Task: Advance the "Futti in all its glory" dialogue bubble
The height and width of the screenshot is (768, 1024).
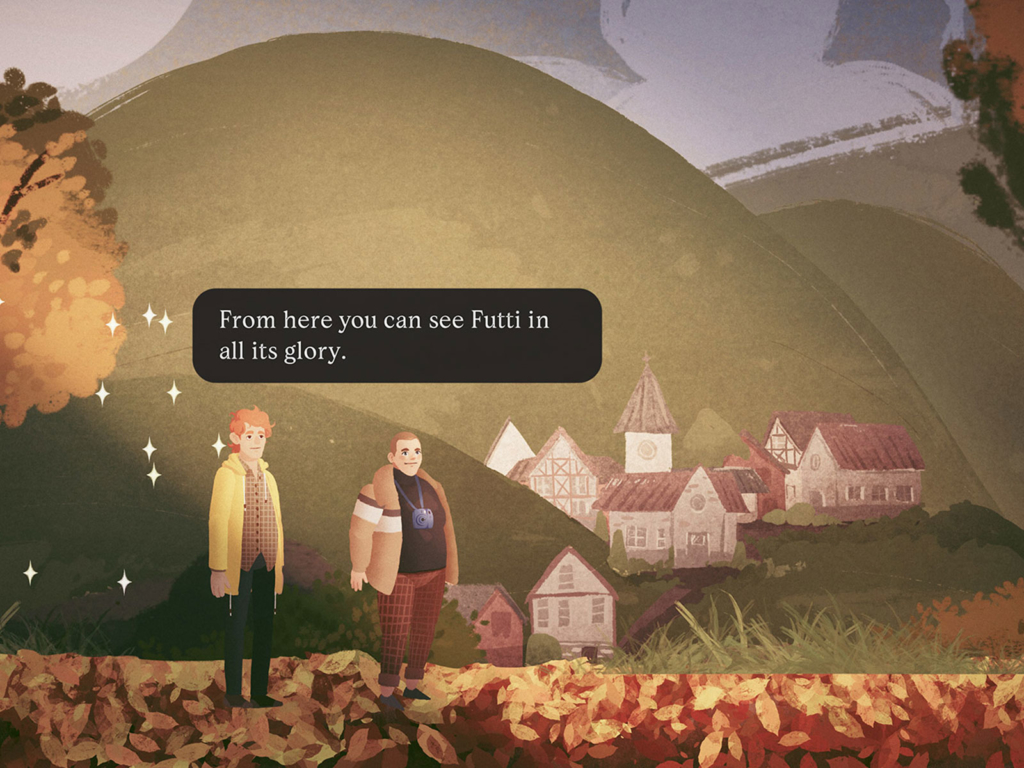Action: tap(396, 335)
